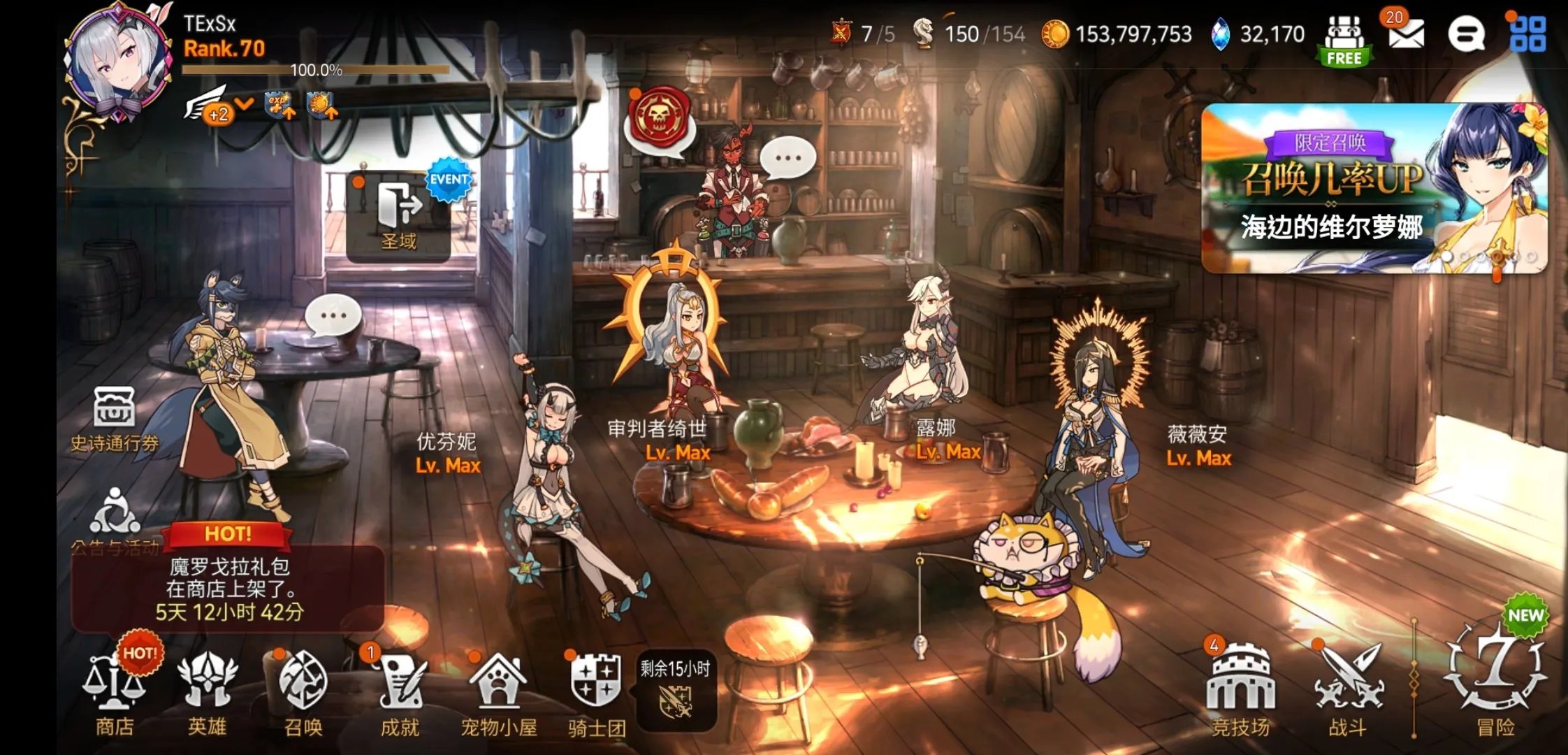Enter the 宠物小屋 pet house

pos(498,692)
